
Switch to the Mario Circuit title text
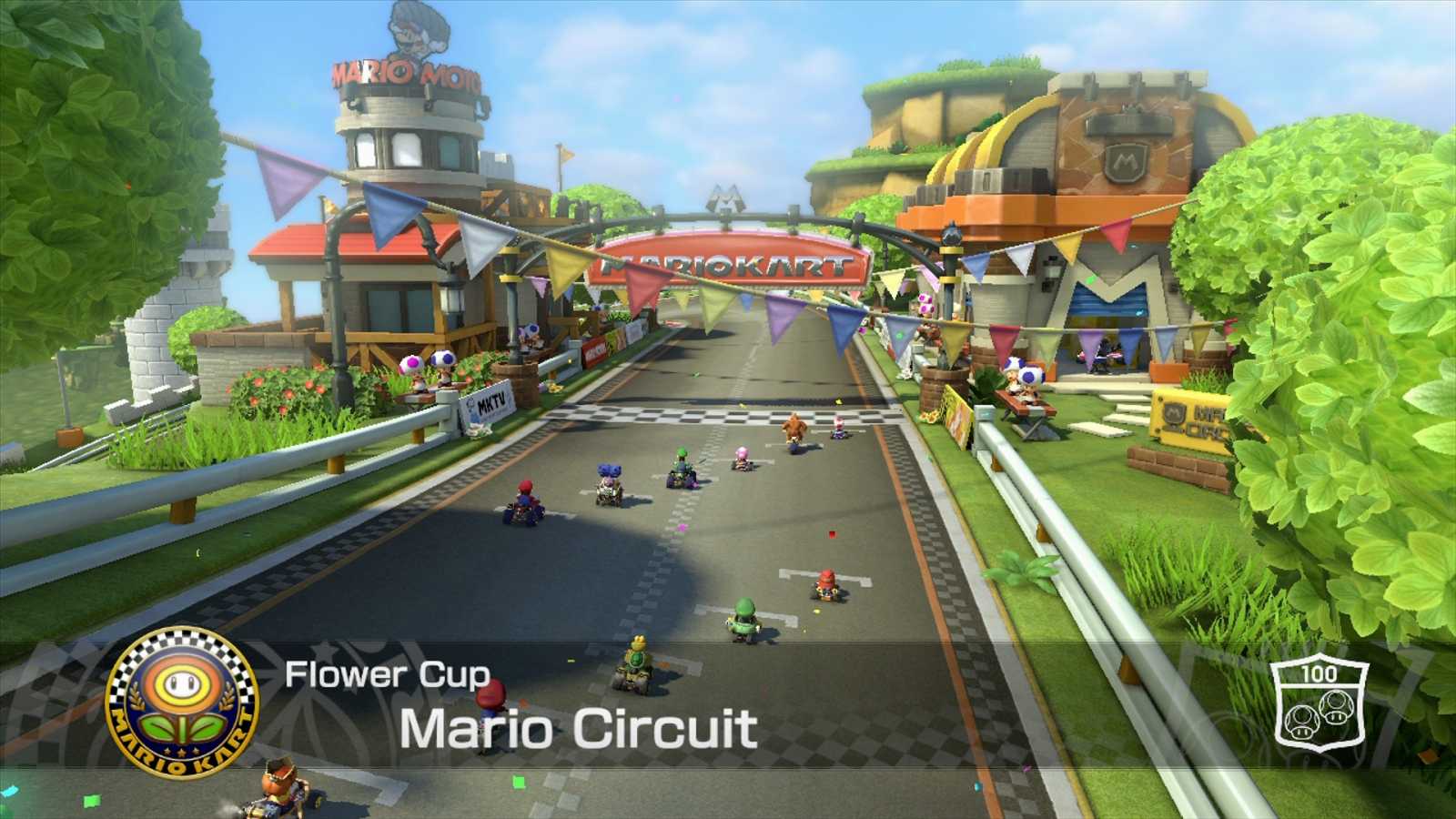tap(580, 728)
